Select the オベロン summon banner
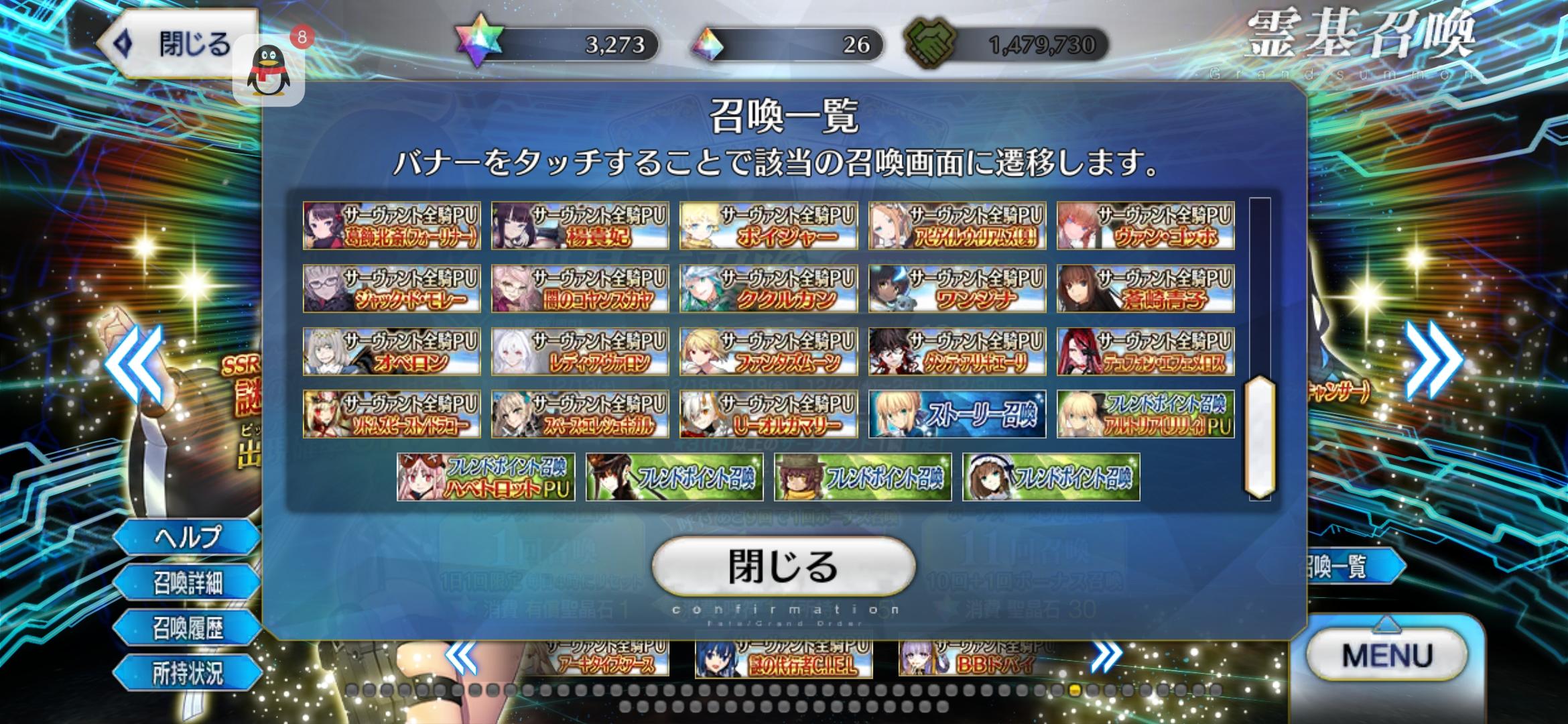The image size is (1568, 724). (391, 351)
